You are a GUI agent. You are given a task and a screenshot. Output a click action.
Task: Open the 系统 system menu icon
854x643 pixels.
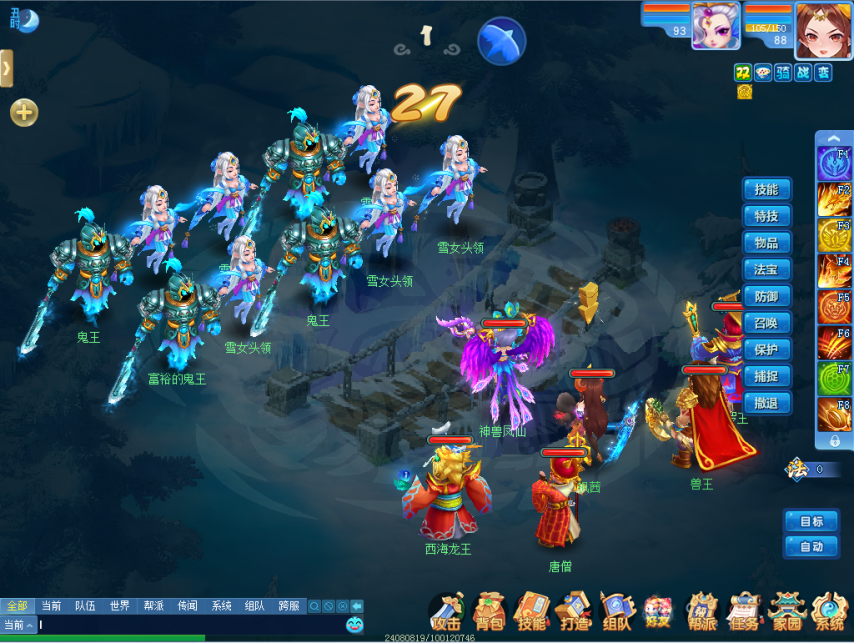pyautogui.click(x=829, y=611)
